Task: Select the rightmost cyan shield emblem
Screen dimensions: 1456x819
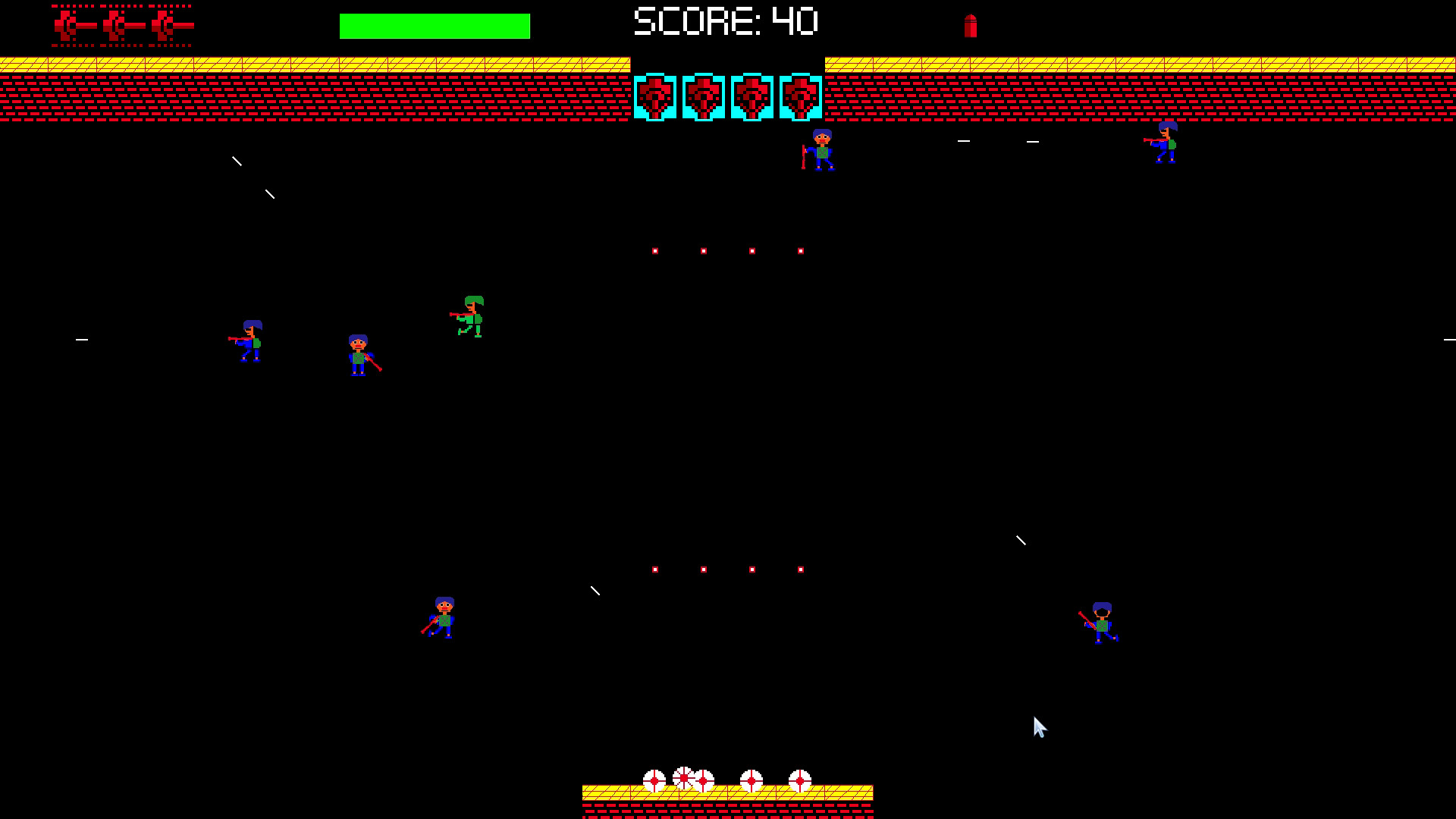Action: [x=801, y=97]
